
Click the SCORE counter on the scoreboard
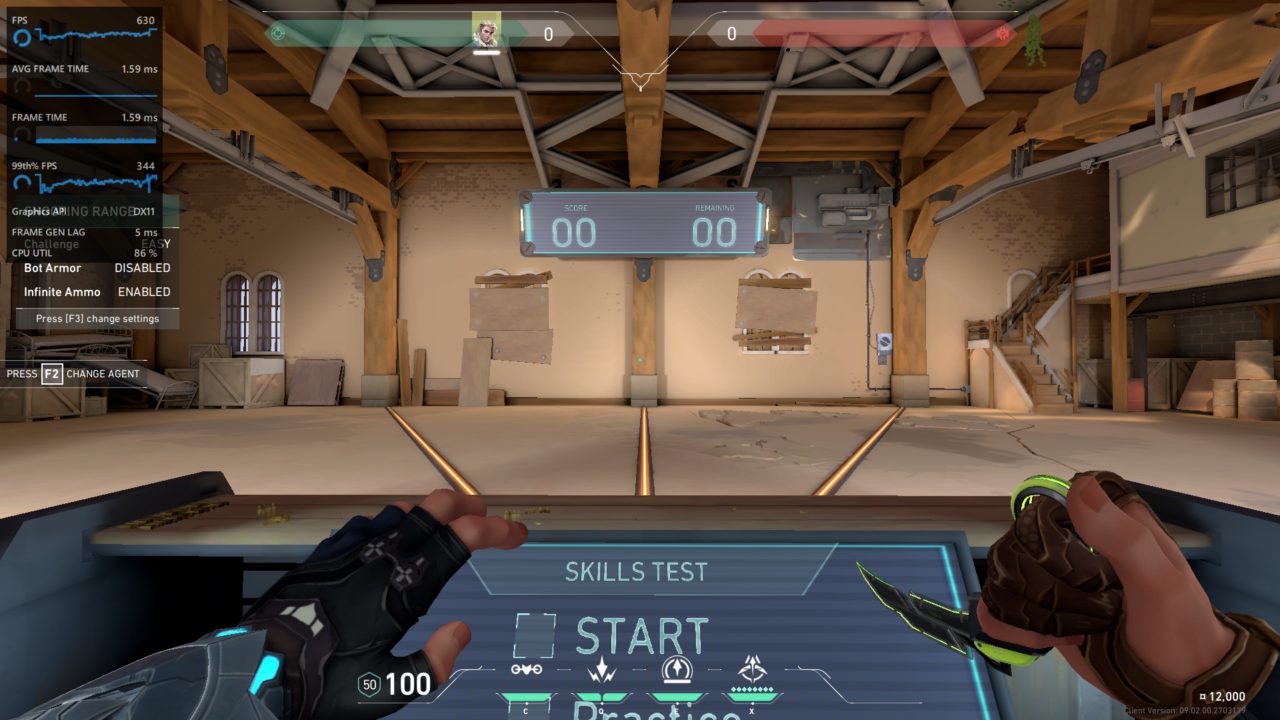click(x=577, y=232)
